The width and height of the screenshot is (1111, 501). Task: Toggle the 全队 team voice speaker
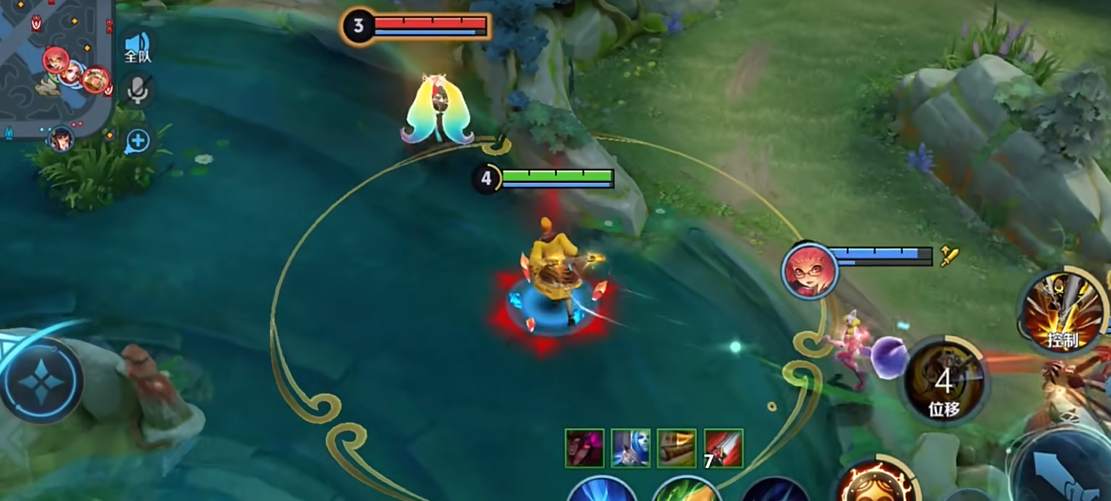click(137, 47)
